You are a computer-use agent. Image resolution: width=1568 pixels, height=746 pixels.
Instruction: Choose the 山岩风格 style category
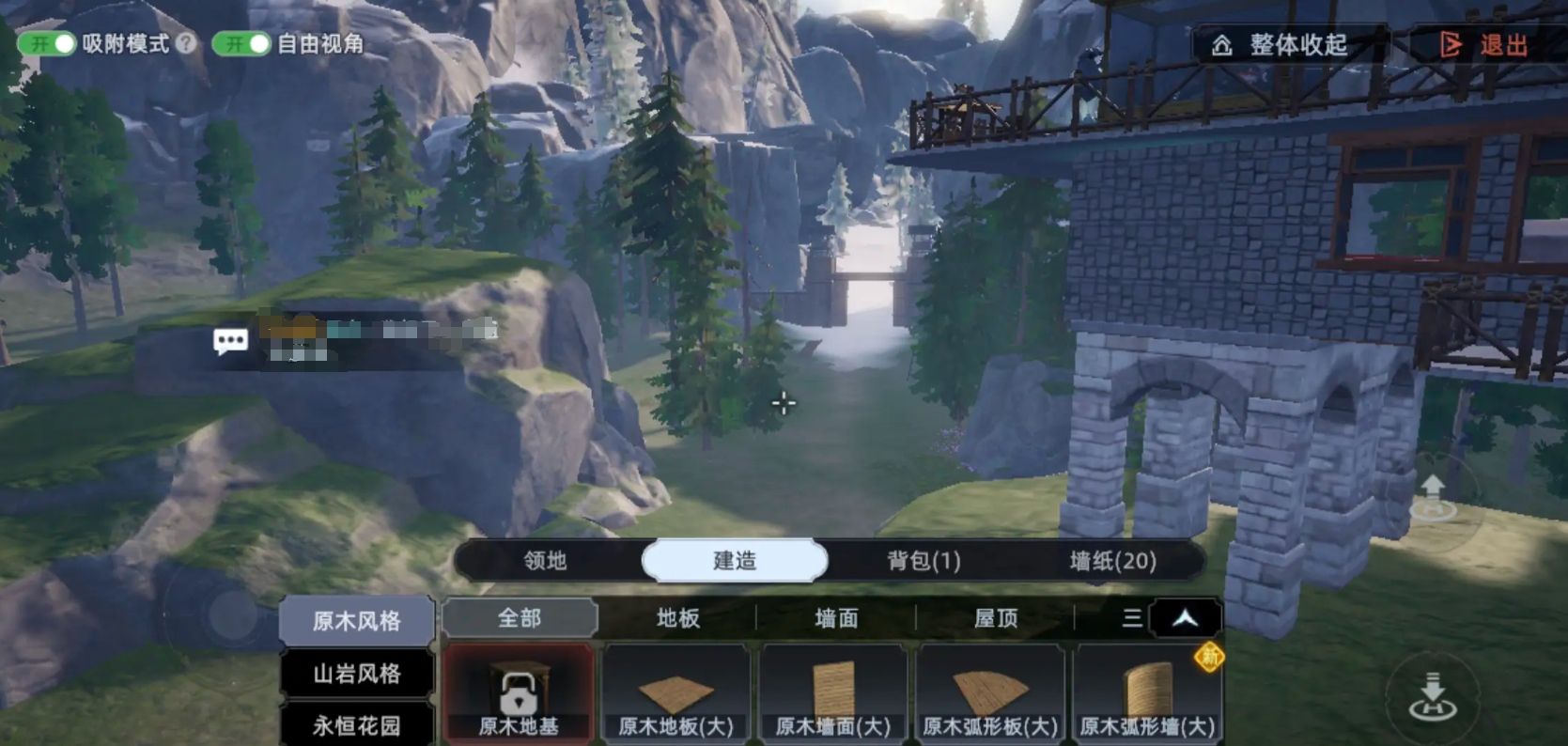pyautogui.click(x=357, y=674)
